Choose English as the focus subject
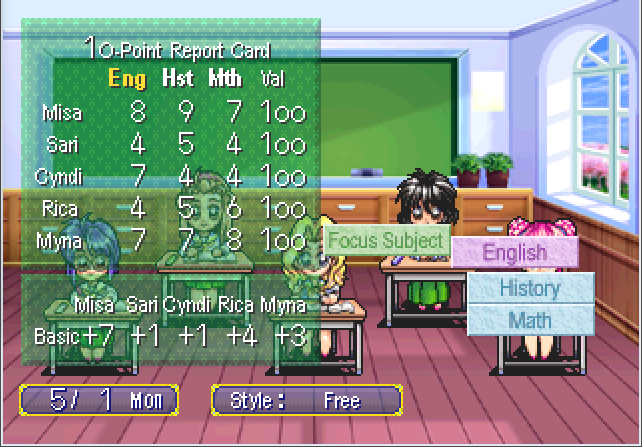This screenshot has height=447, width=642. (515, 252)
